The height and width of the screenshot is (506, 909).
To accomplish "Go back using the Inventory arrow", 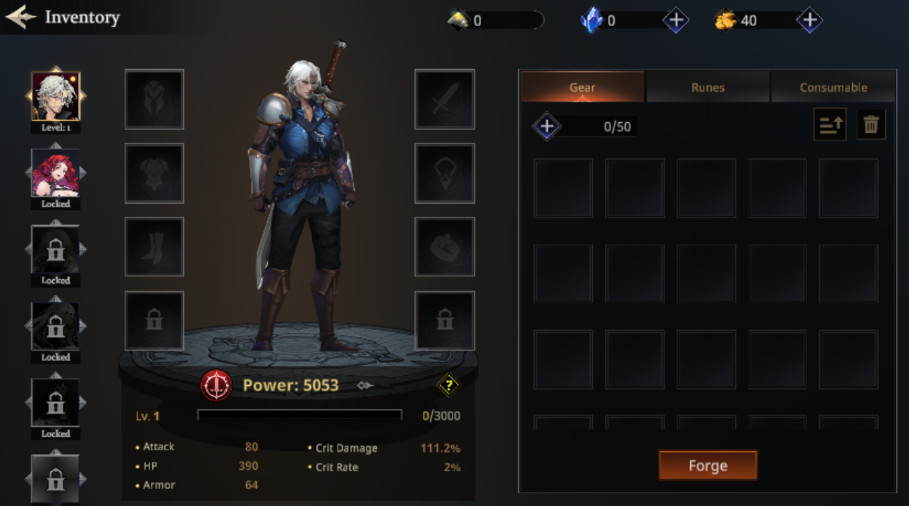I will [x=21, y=17].
